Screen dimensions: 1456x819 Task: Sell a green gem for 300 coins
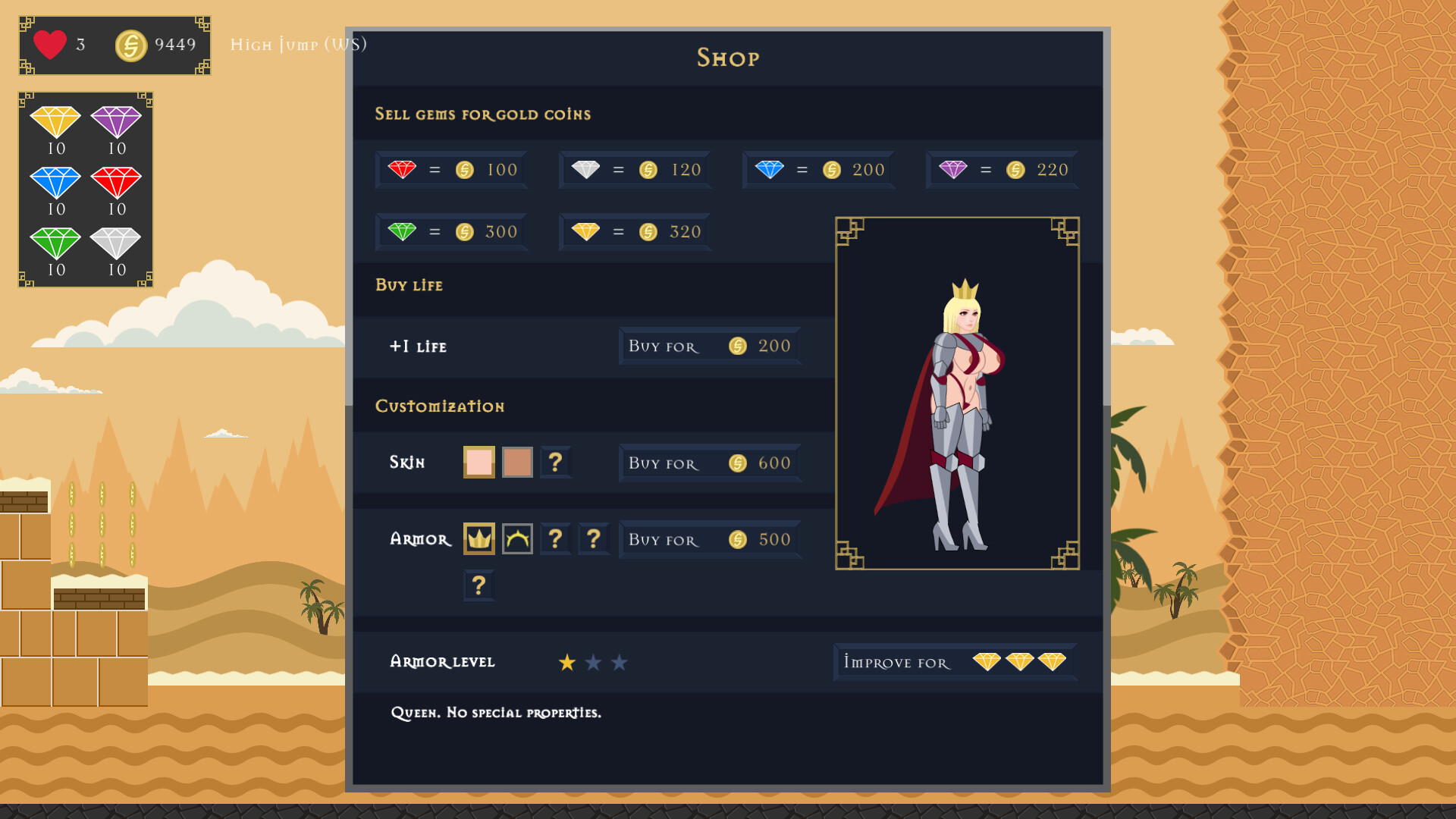[451, 231]
